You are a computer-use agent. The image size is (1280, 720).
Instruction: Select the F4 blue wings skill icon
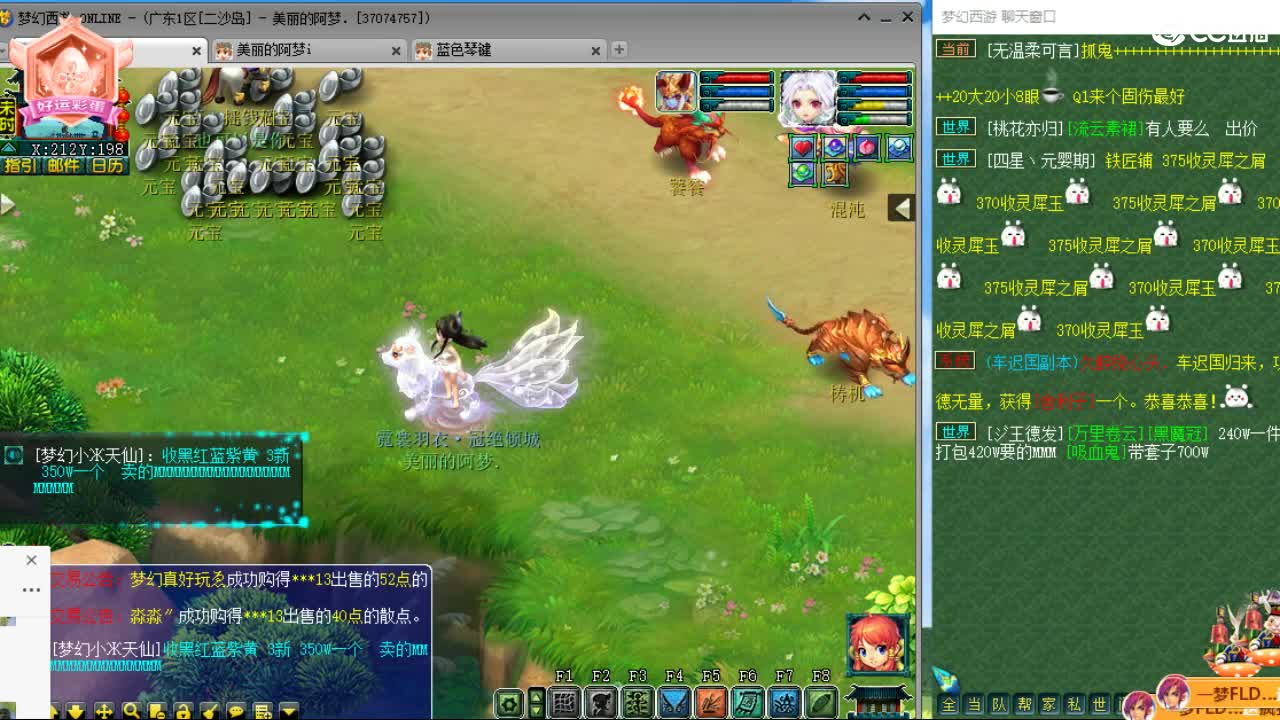674,700
